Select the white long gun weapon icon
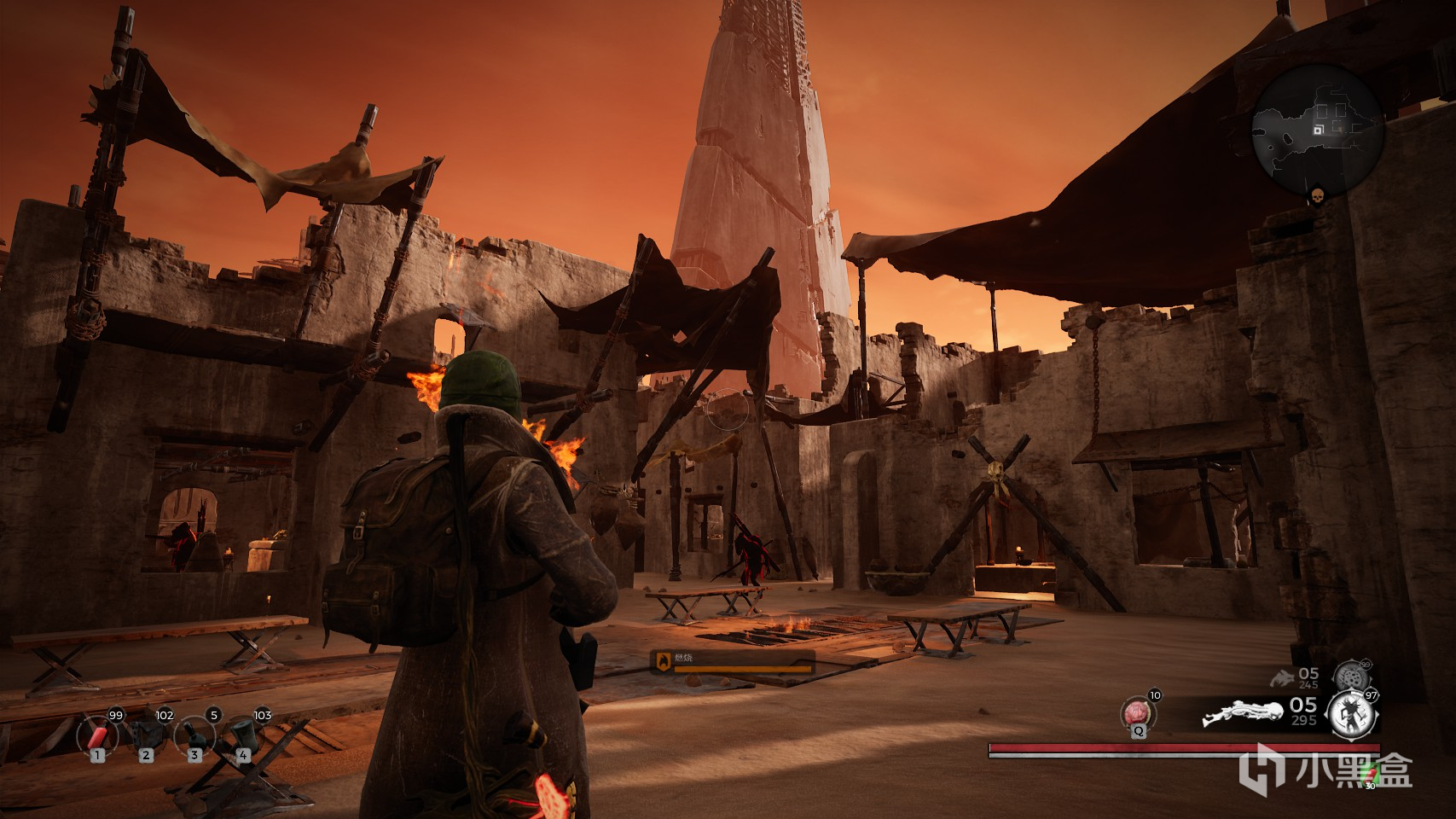 tap(1243, 713)
